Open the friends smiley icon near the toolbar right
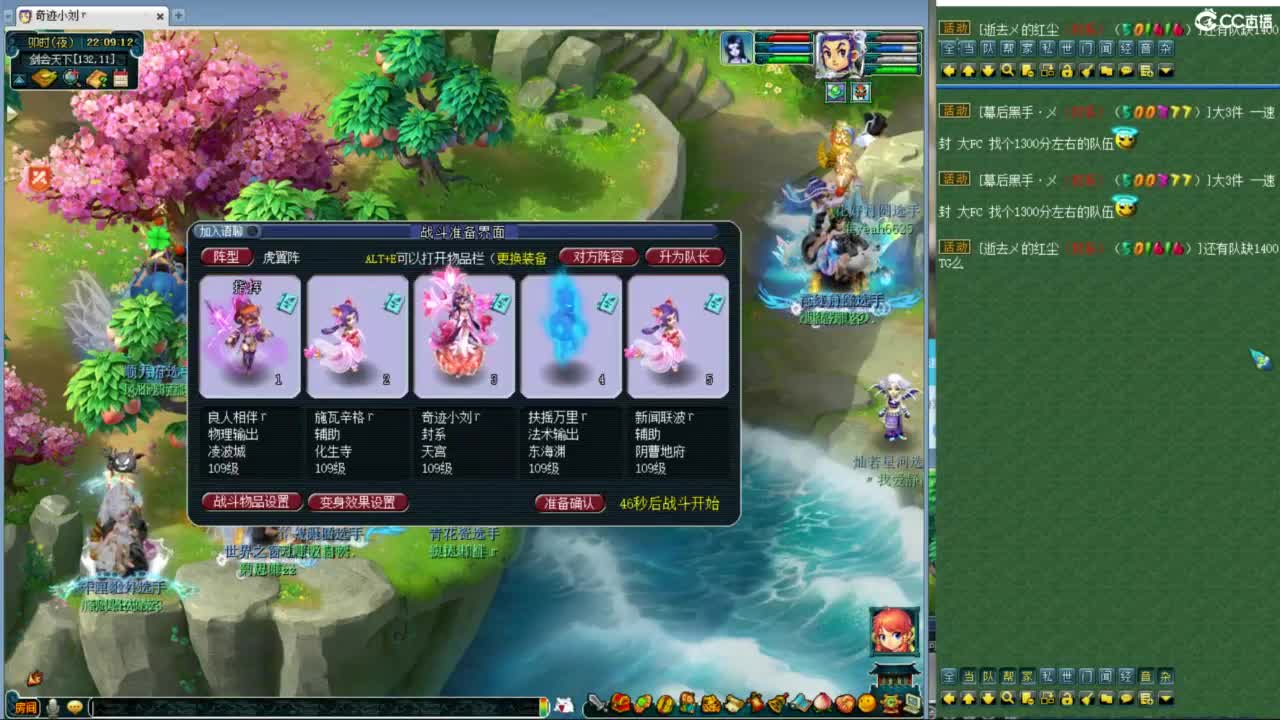1280x720 pixels. click(x=867, y=704)
